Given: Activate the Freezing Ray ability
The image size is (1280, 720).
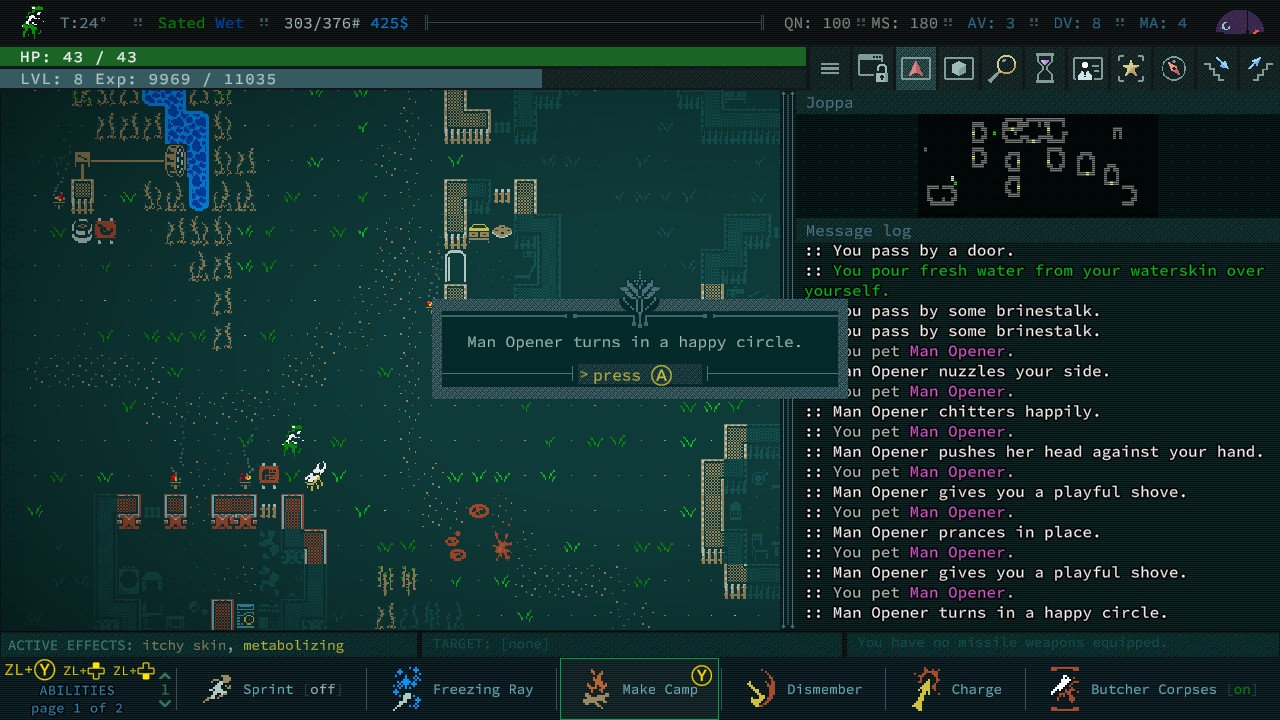Looking at the screenshot, I should pyautogui.click(x=463, y=689).
